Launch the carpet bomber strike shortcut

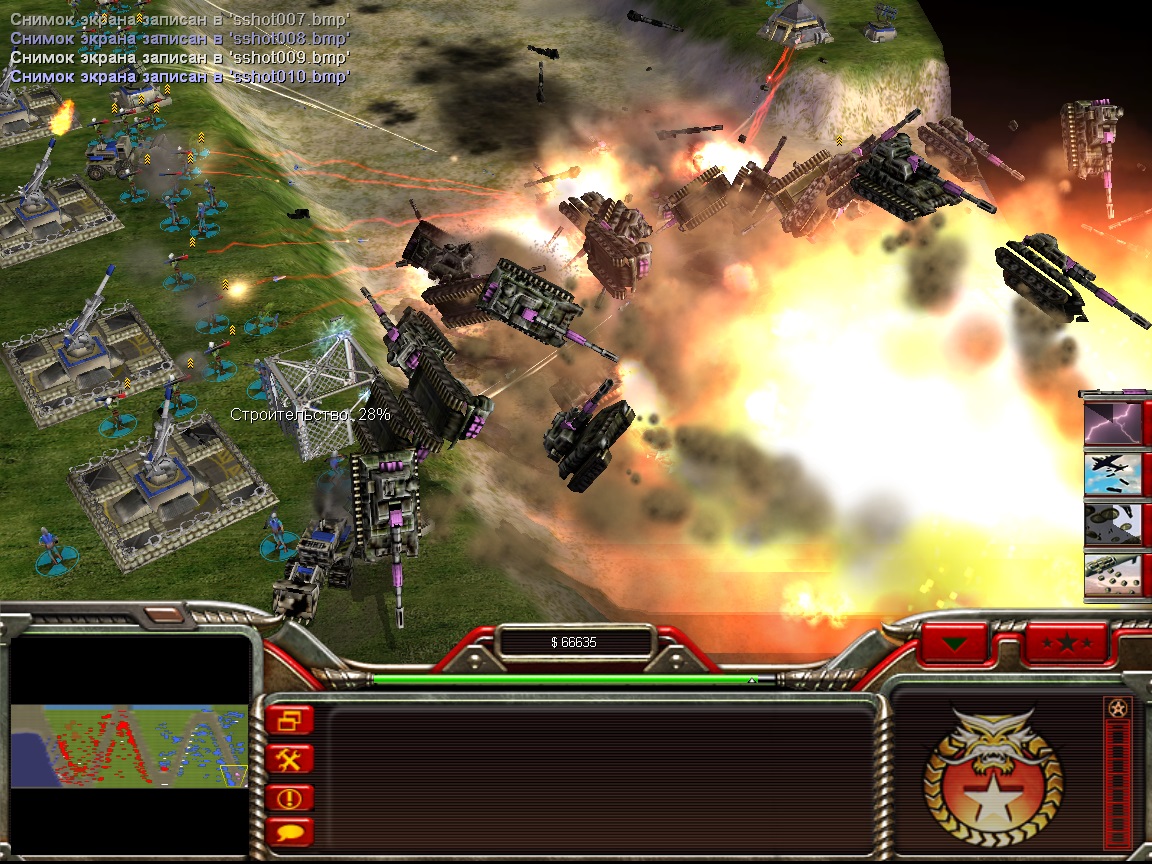tap(1112, 473)
